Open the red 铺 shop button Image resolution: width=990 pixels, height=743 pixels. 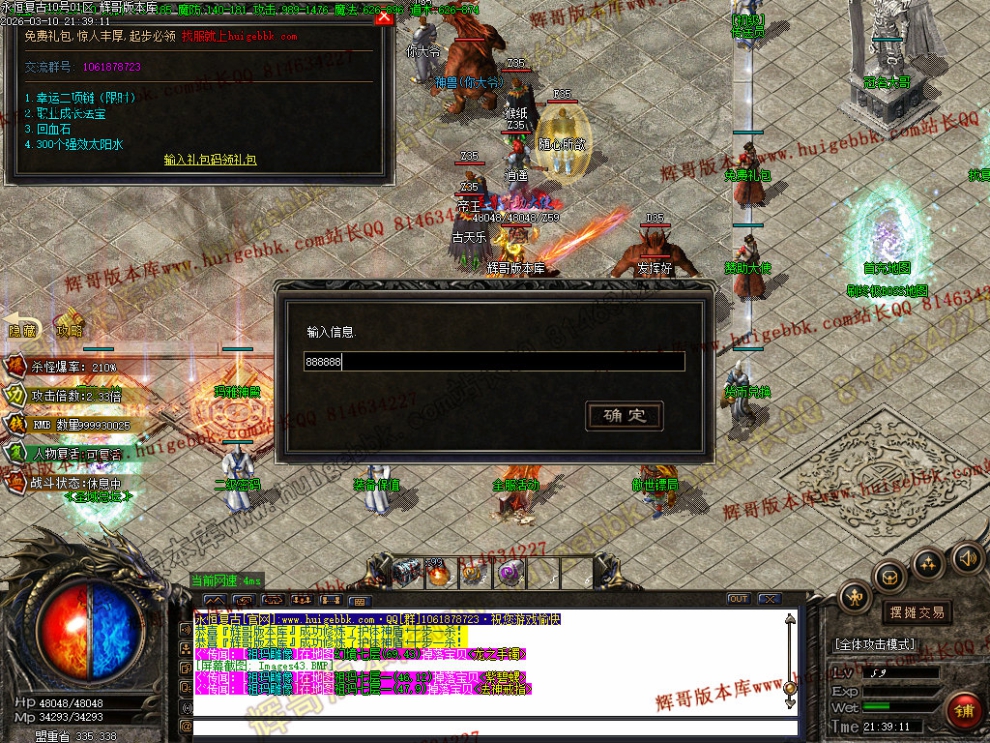tap(964, 712)
